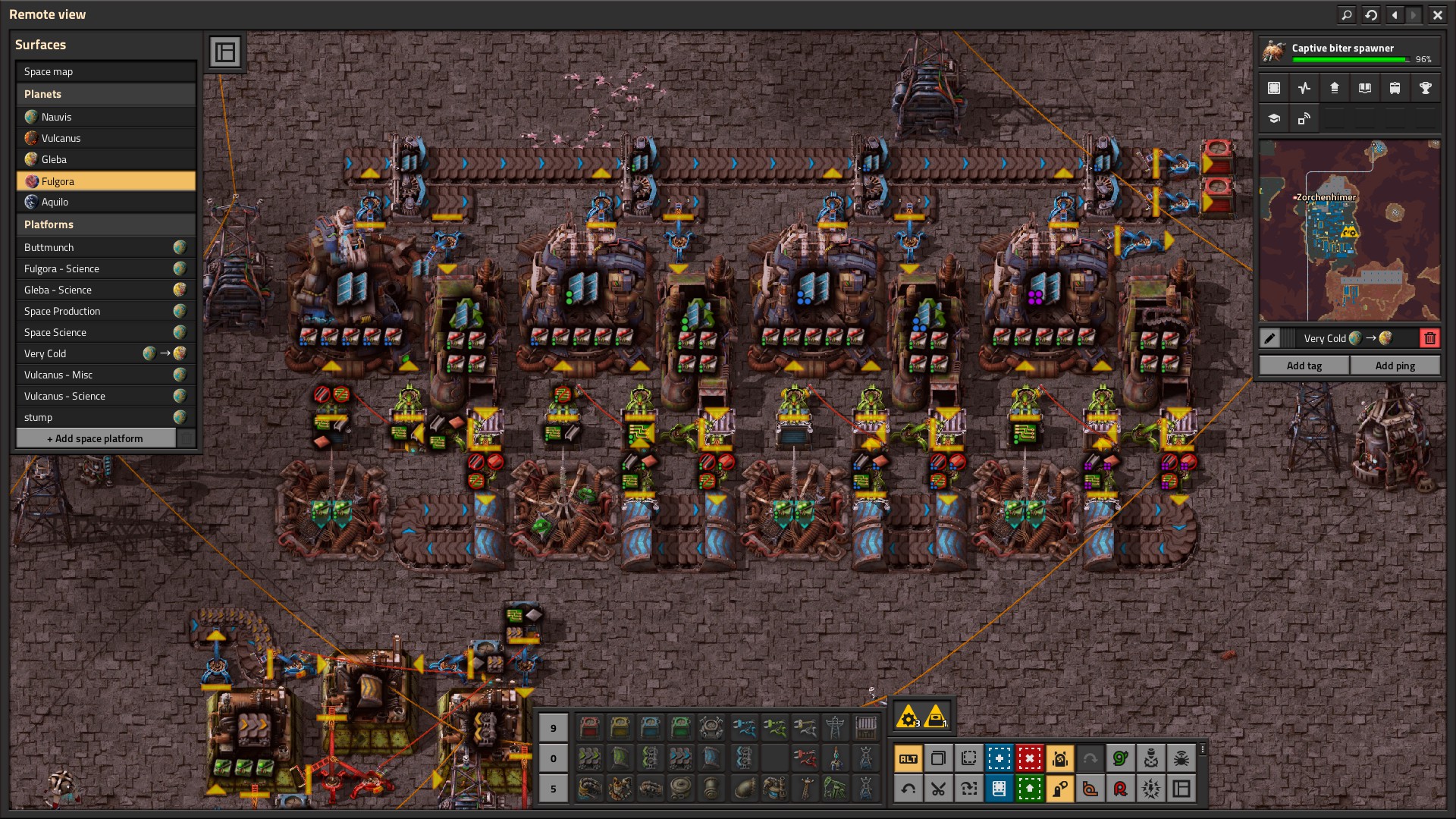Activate the red deconstruction planner tool
Image resolution: width=1456 pixels, height=819 pixels.
pos(1029,758)
